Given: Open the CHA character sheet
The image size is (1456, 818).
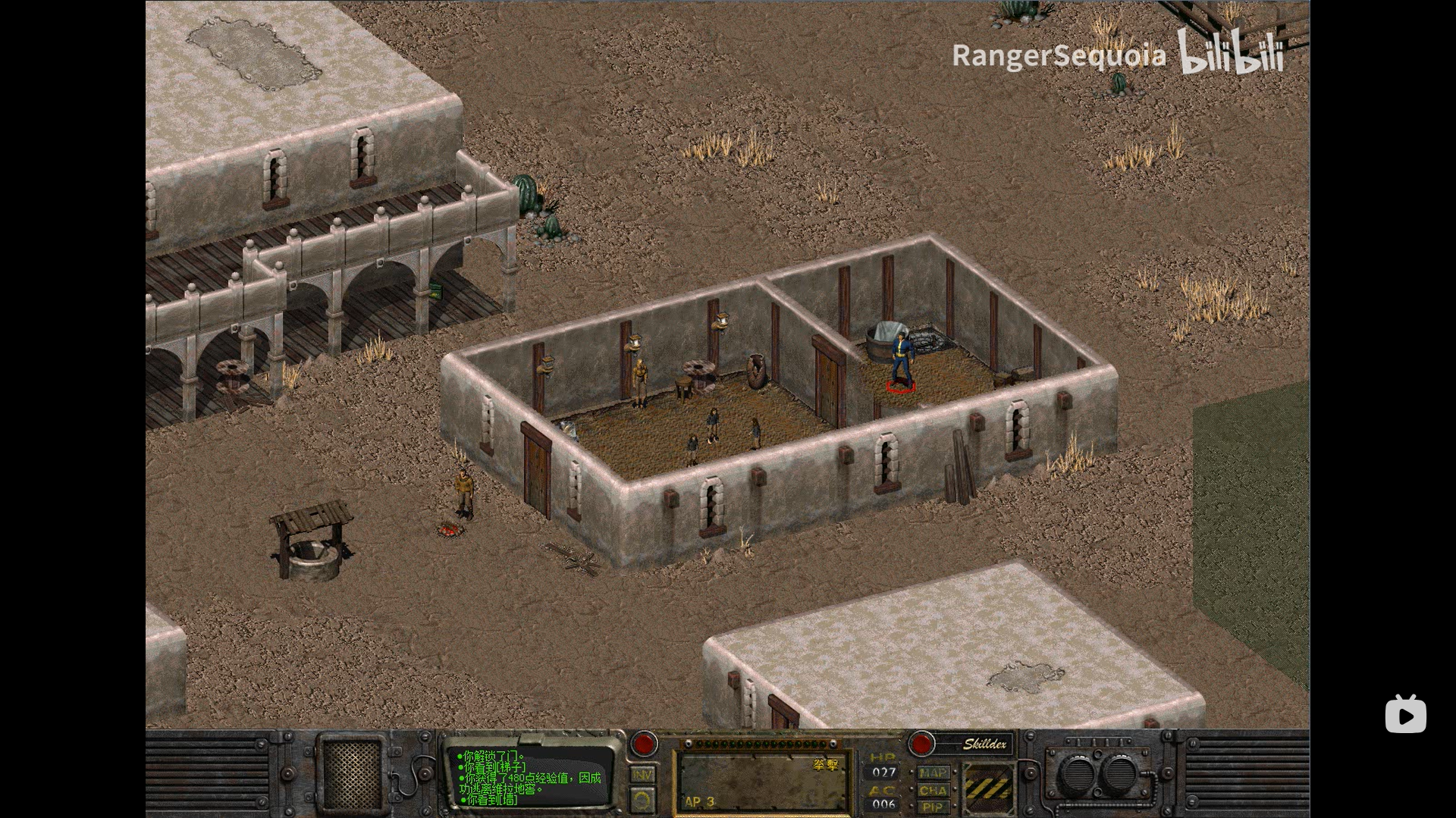Looking at the screenshot, I should 933,790.
